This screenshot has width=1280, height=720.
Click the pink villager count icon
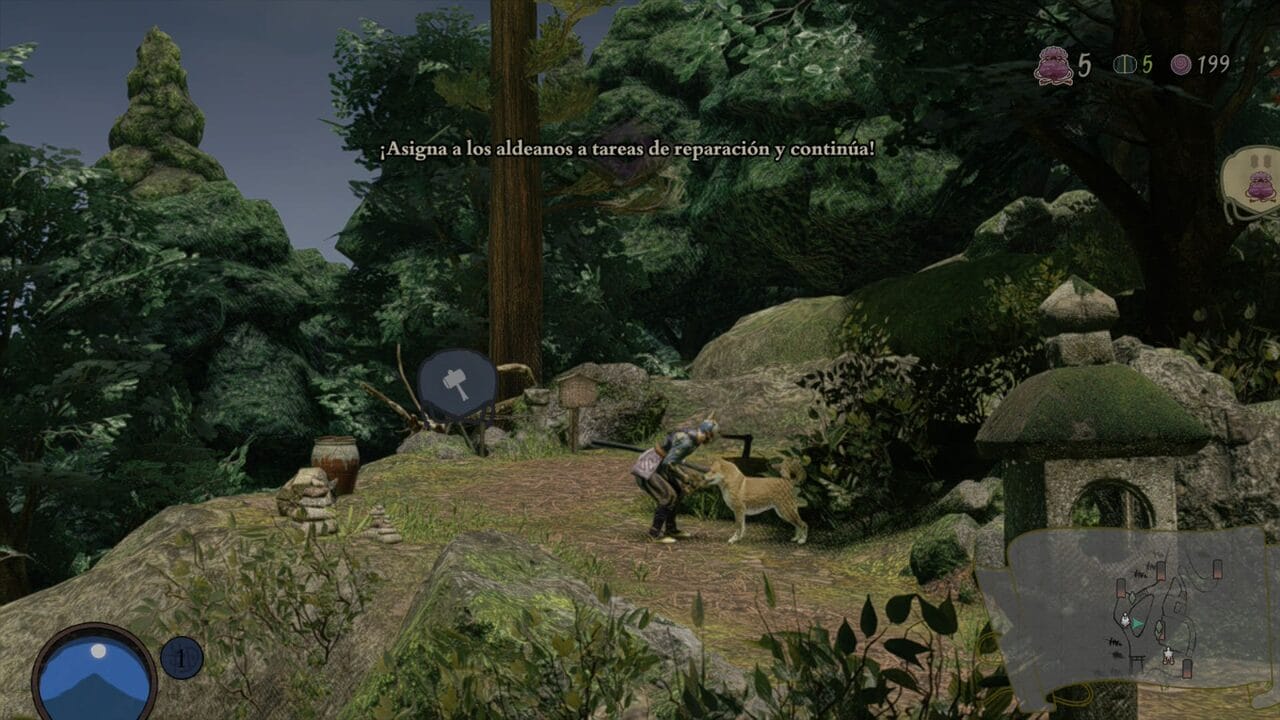1053,65
